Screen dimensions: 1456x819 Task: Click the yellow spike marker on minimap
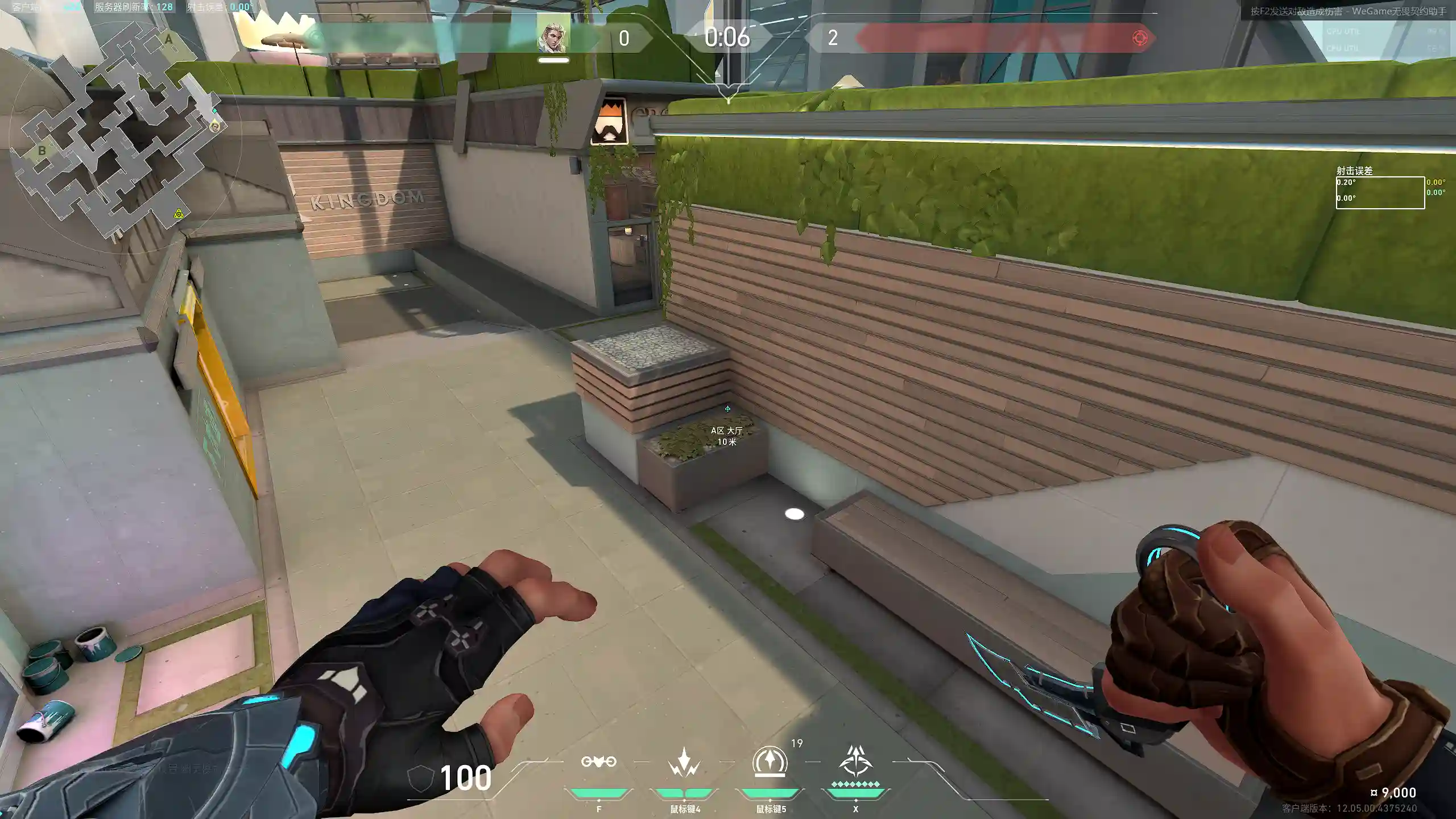point(179,214)
